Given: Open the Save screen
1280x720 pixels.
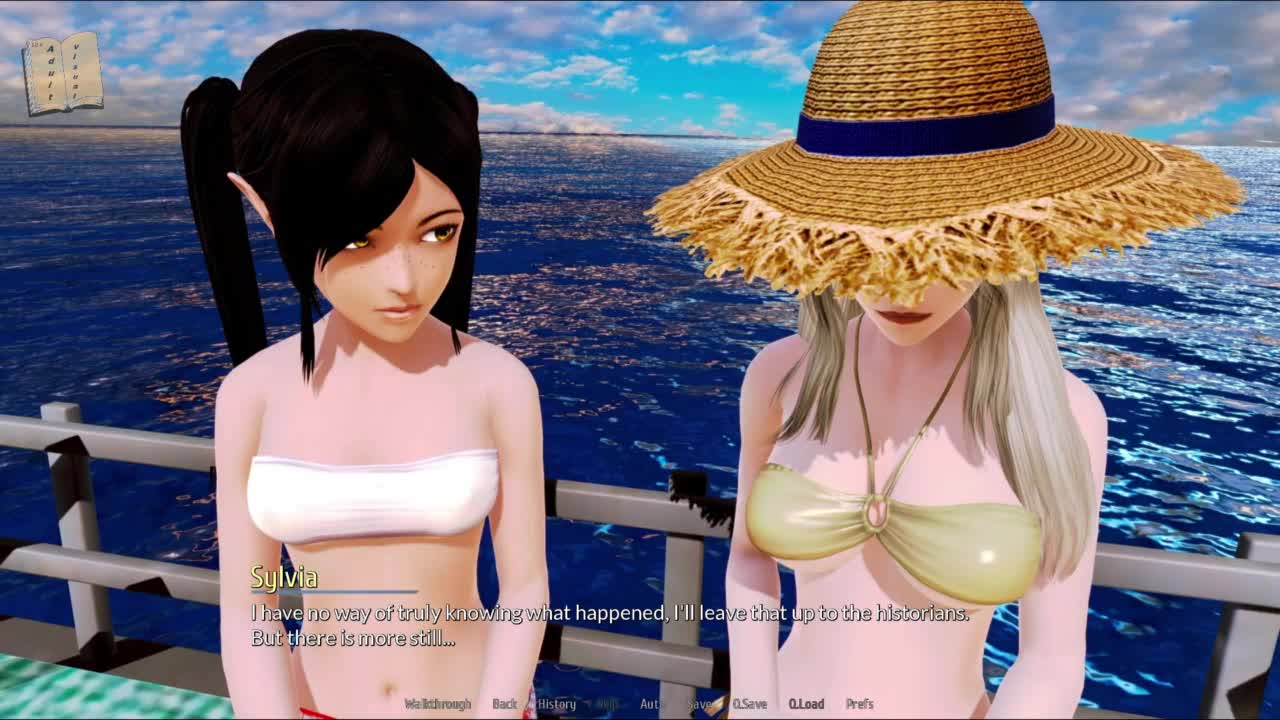Looking at the screenshot, I should (x=699, y=704).
